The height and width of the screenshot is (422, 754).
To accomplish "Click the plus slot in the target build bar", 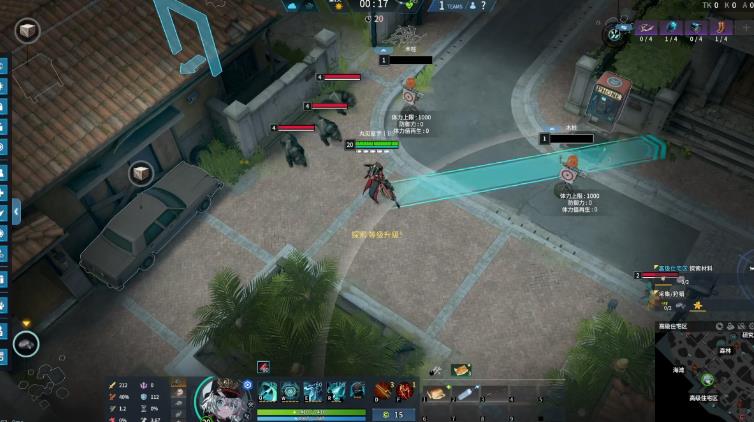I will [744, 29].
